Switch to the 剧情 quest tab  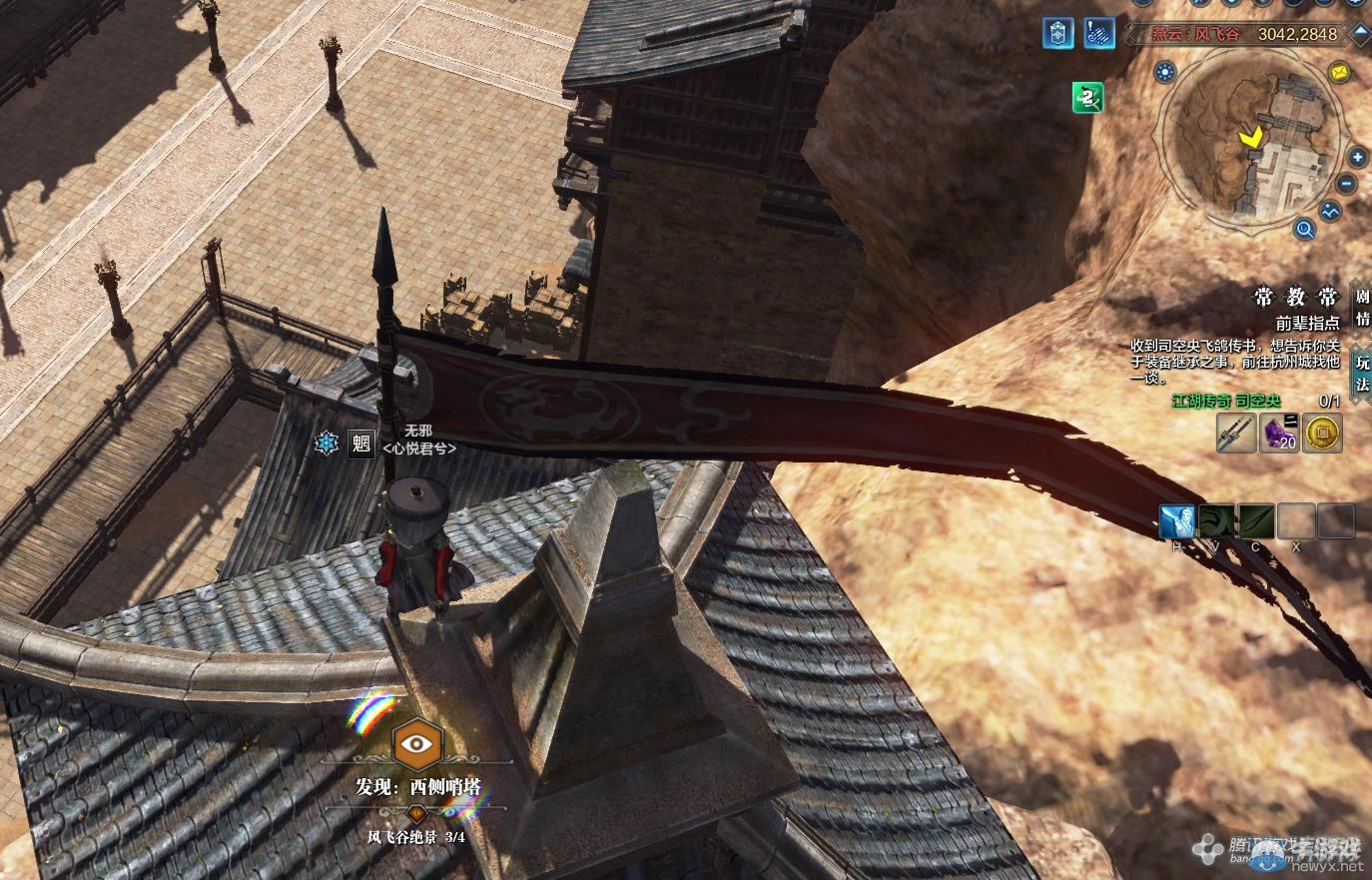coord(1362,308)
